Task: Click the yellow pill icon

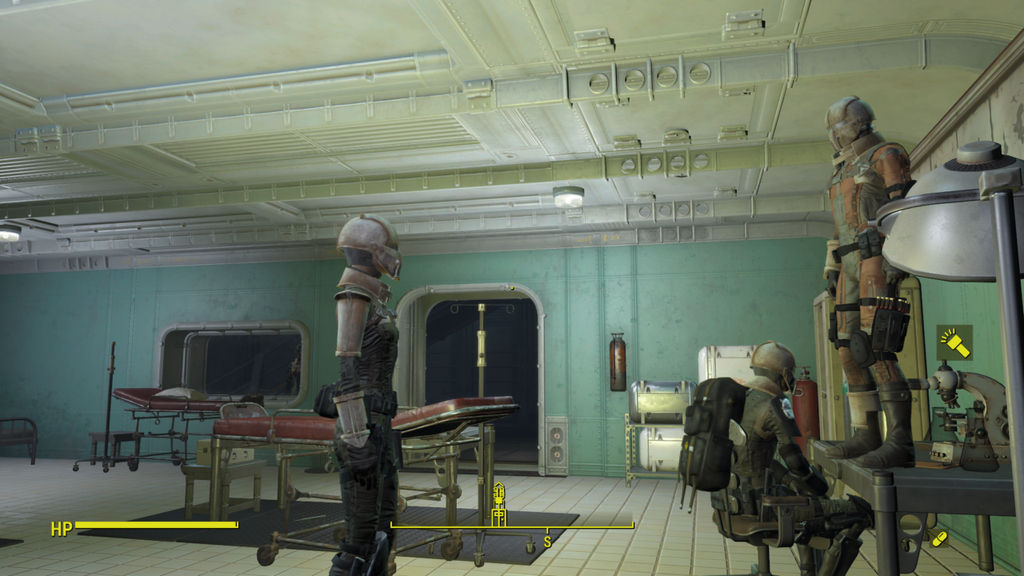Action: [x=938, y=539]
